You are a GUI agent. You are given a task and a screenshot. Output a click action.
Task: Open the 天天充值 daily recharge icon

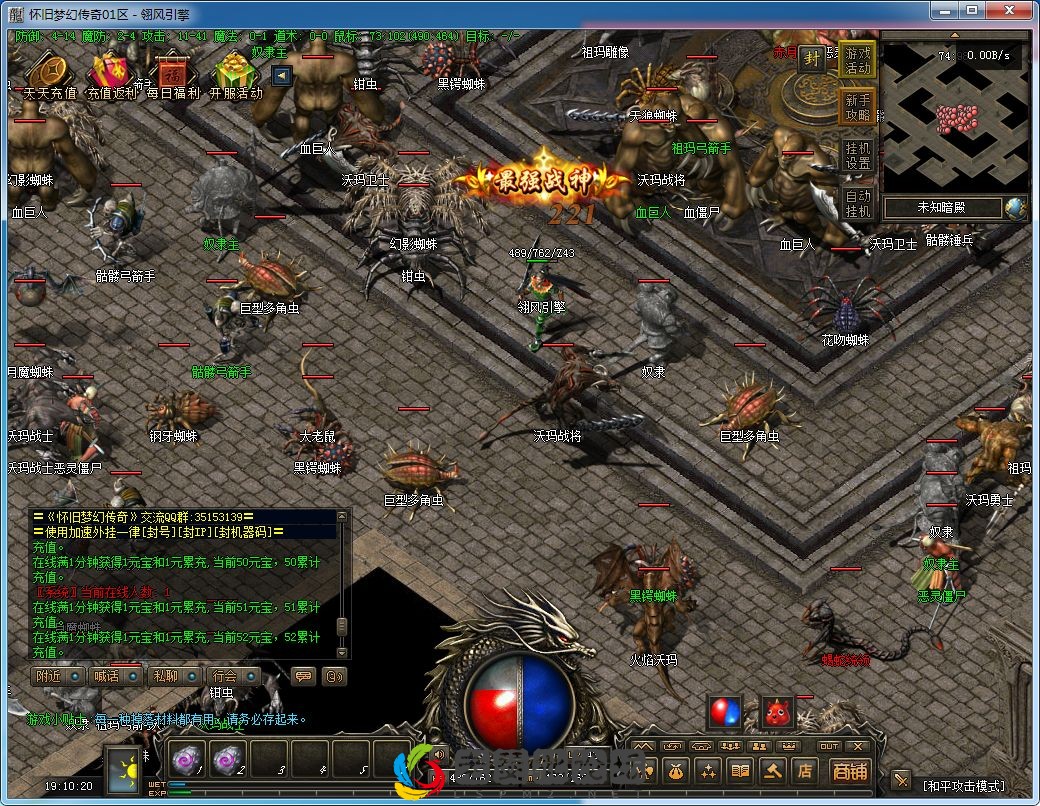click(x=48, y=74)
